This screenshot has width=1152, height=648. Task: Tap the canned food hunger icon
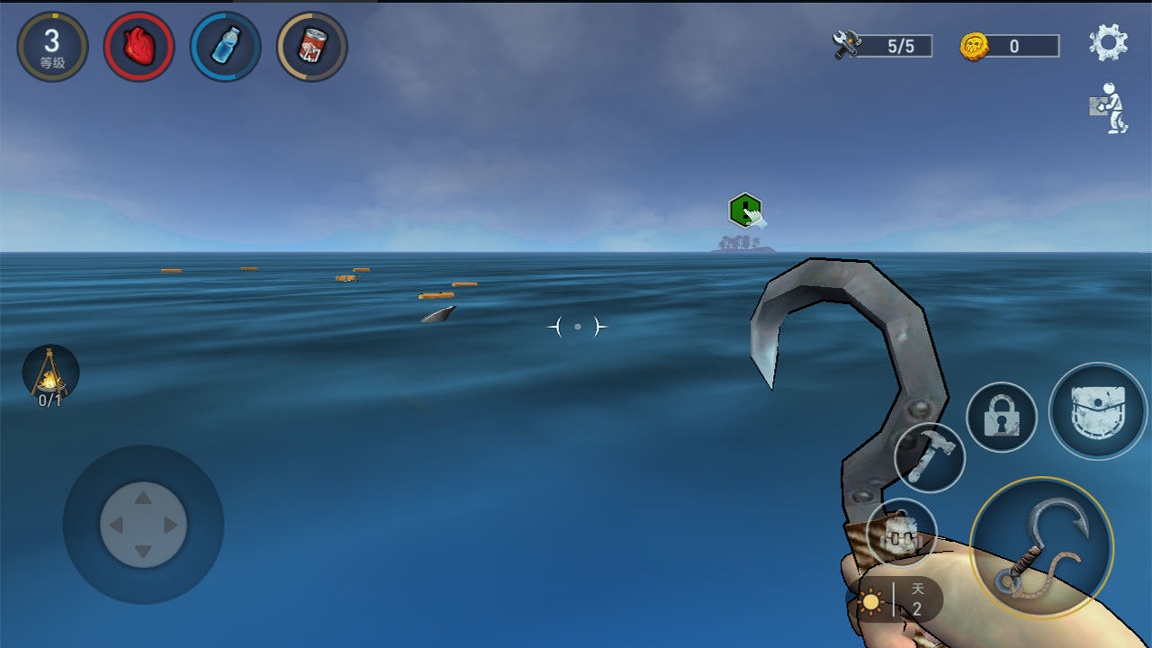pos(312,46)
